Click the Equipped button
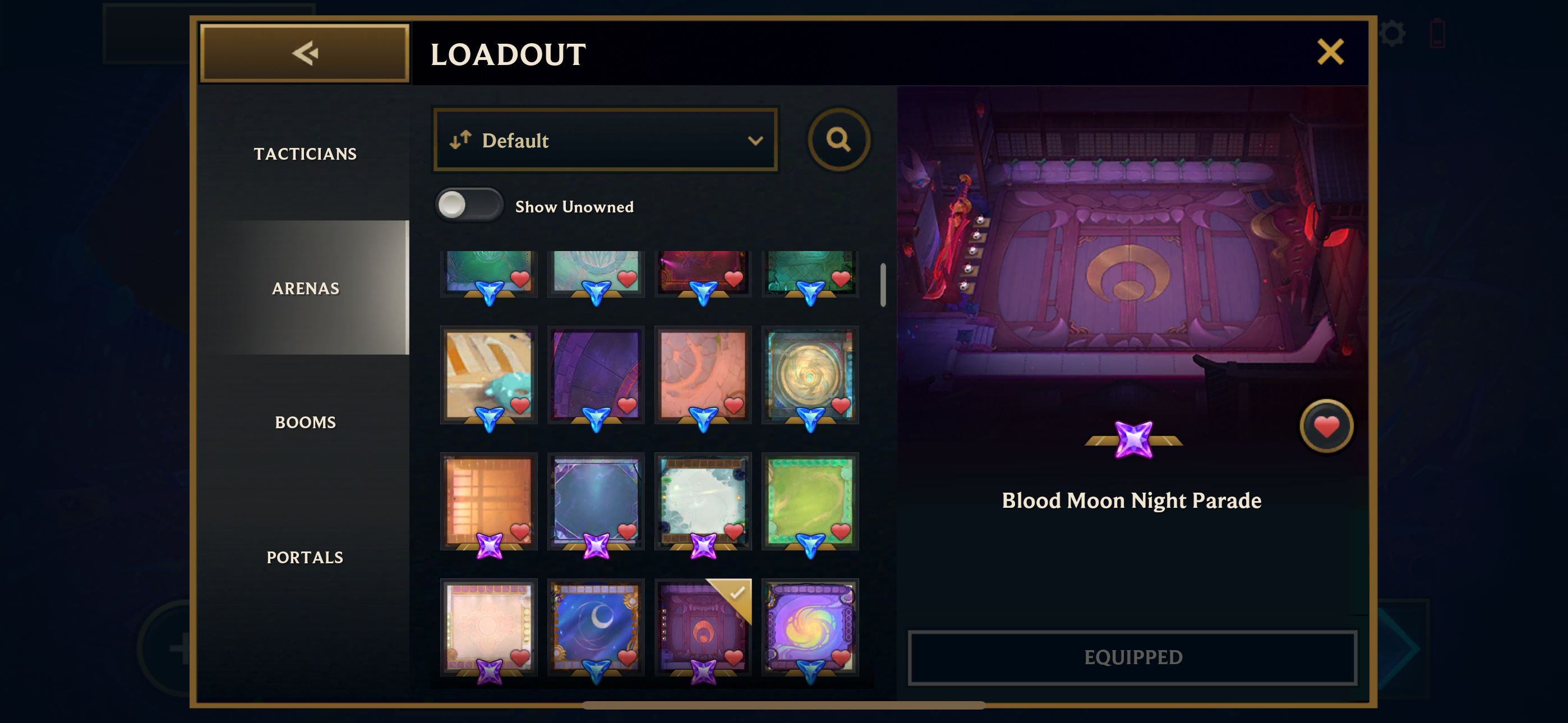1568x723 pixels. pos(1132,657)
